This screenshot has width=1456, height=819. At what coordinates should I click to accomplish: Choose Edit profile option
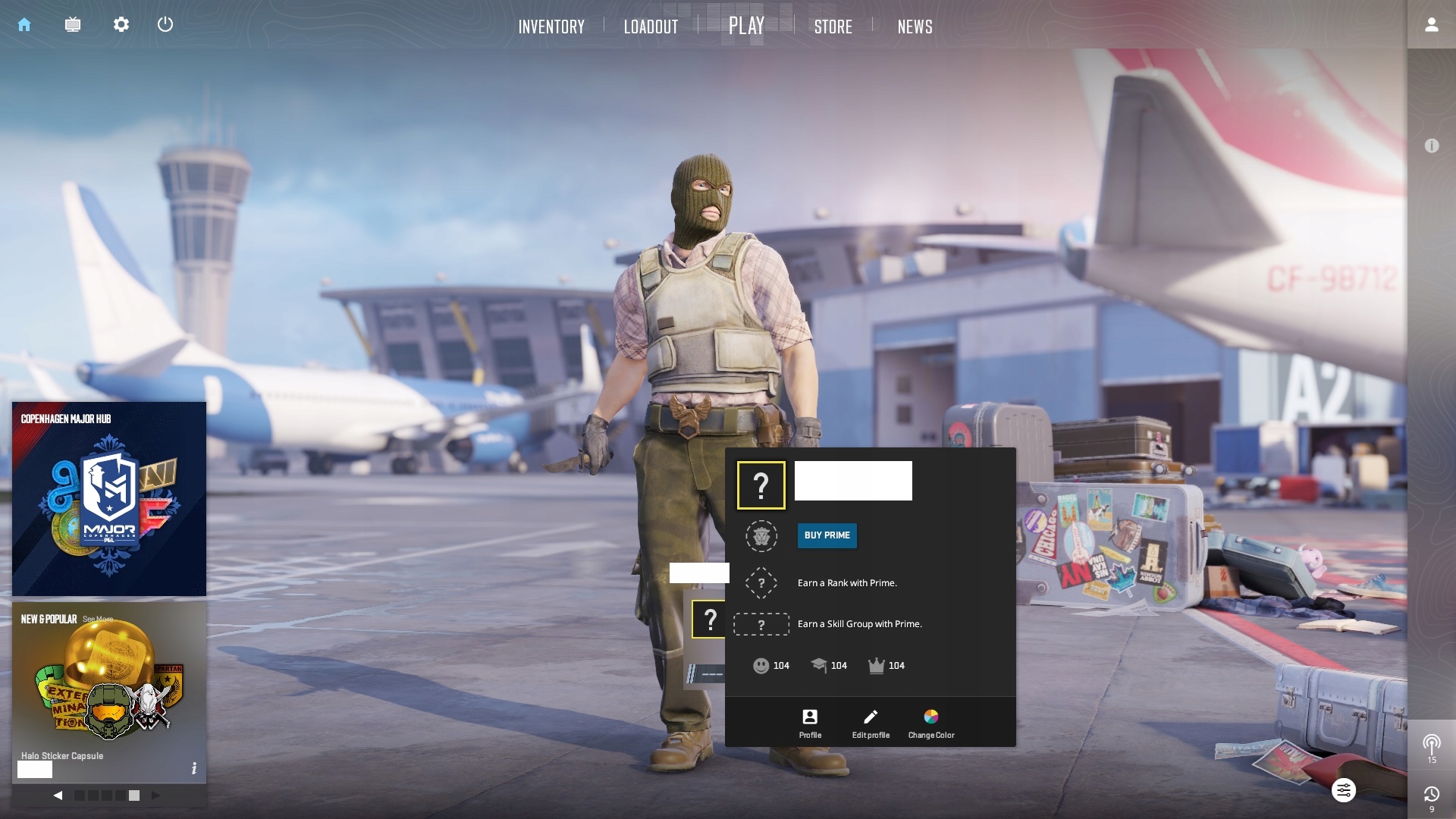point(871,723)
